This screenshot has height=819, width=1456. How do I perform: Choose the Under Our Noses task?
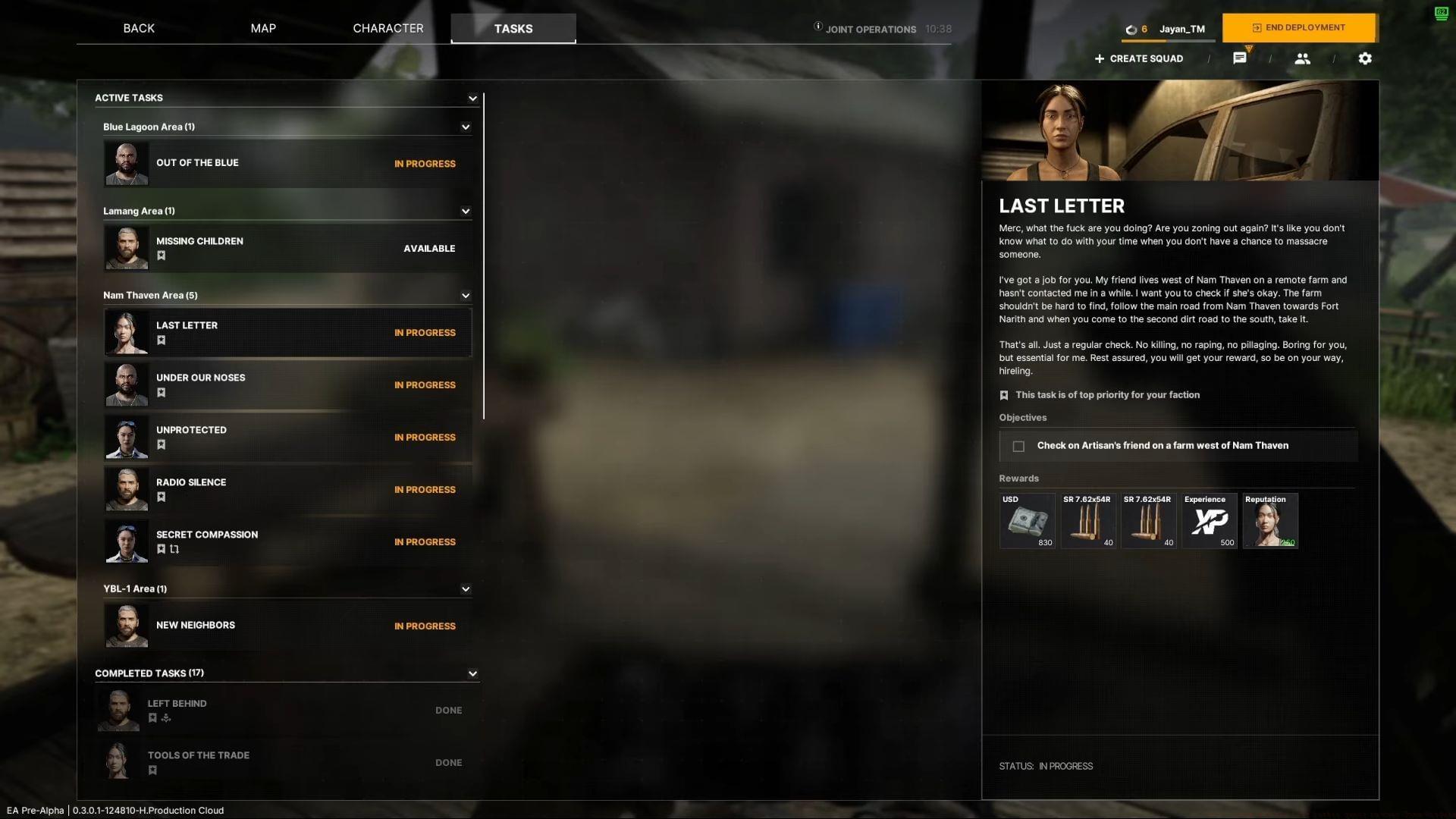click(x=287, y=384)
